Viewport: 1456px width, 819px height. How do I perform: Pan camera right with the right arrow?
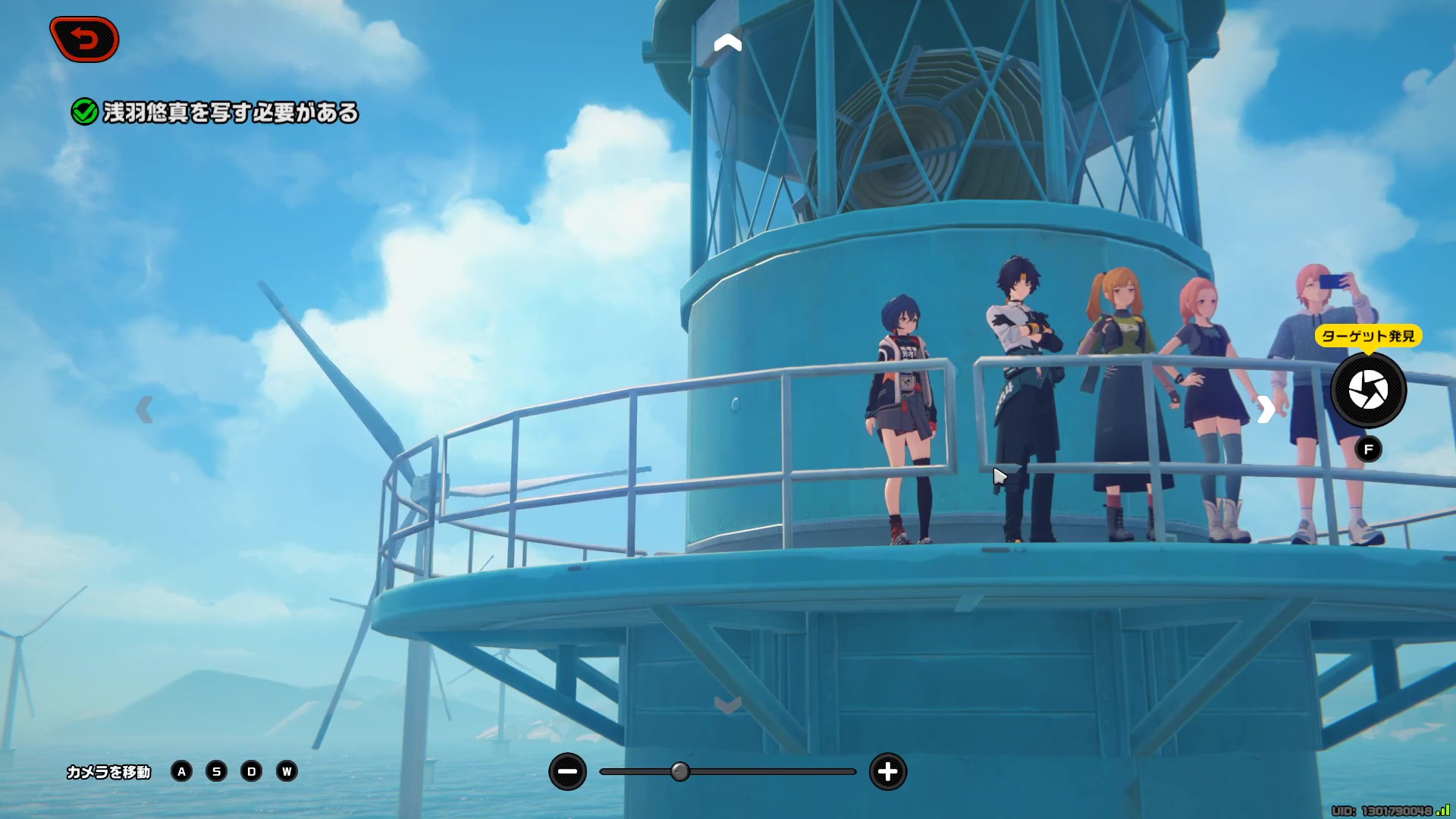(1266, 409)
